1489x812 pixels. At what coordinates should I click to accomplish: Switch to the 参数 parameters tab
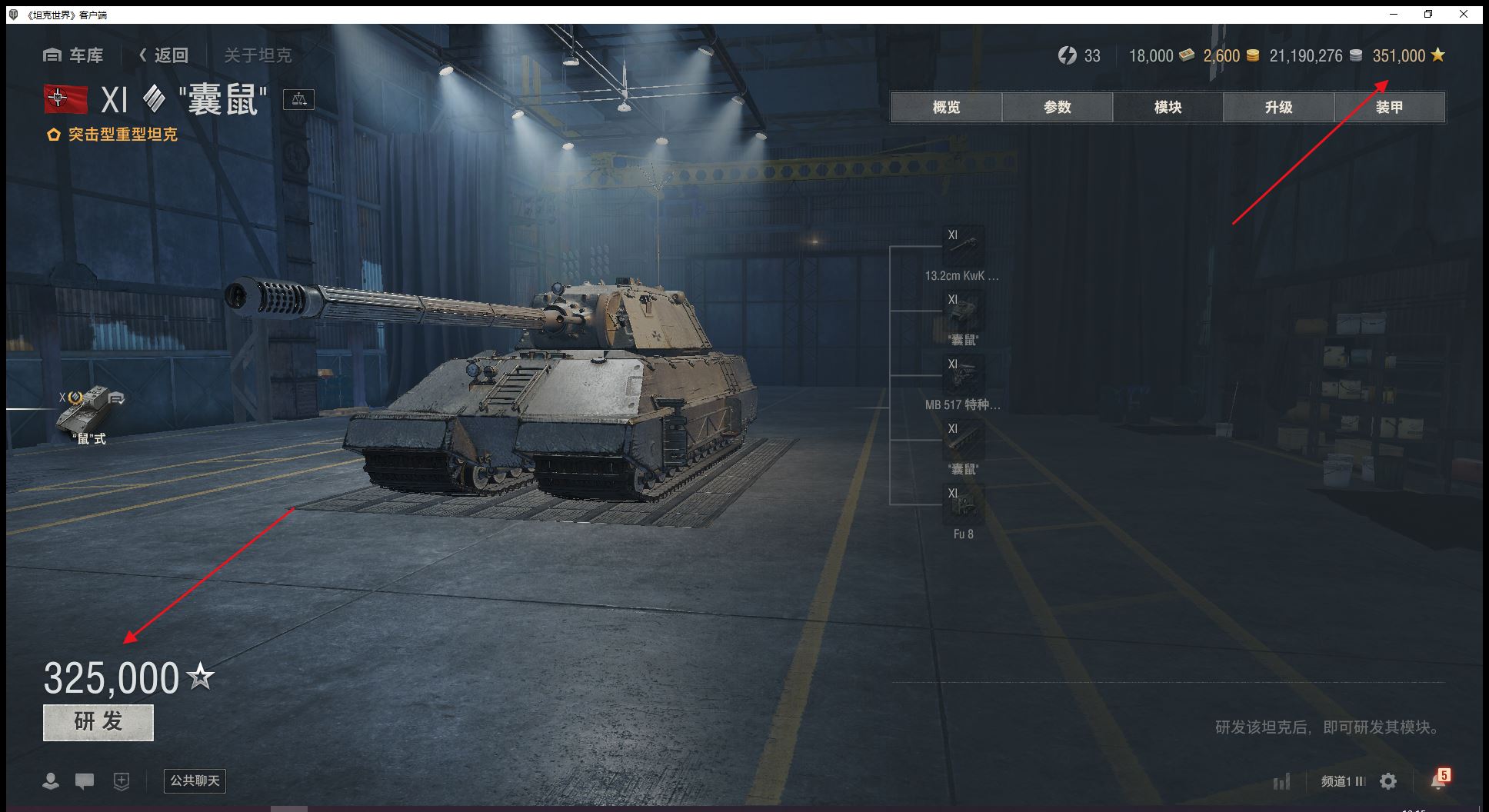point(1057,108)
